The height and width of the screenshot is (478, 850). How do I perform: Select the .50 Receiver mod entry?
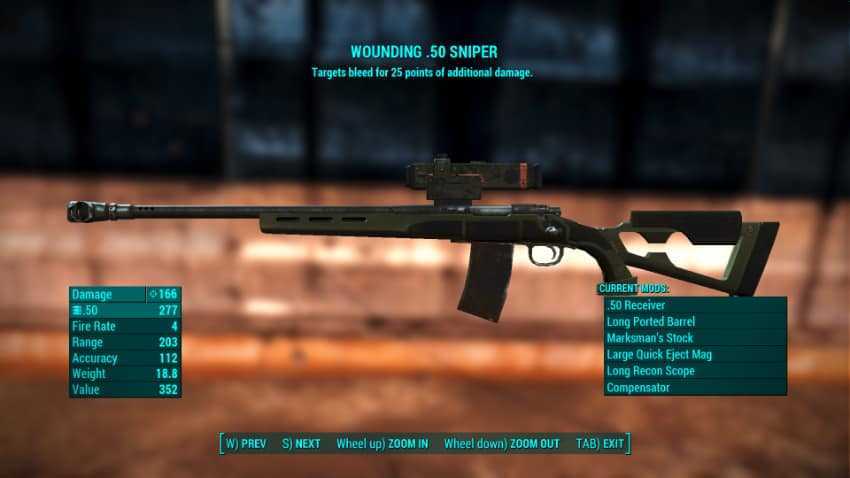click(695, 305)
